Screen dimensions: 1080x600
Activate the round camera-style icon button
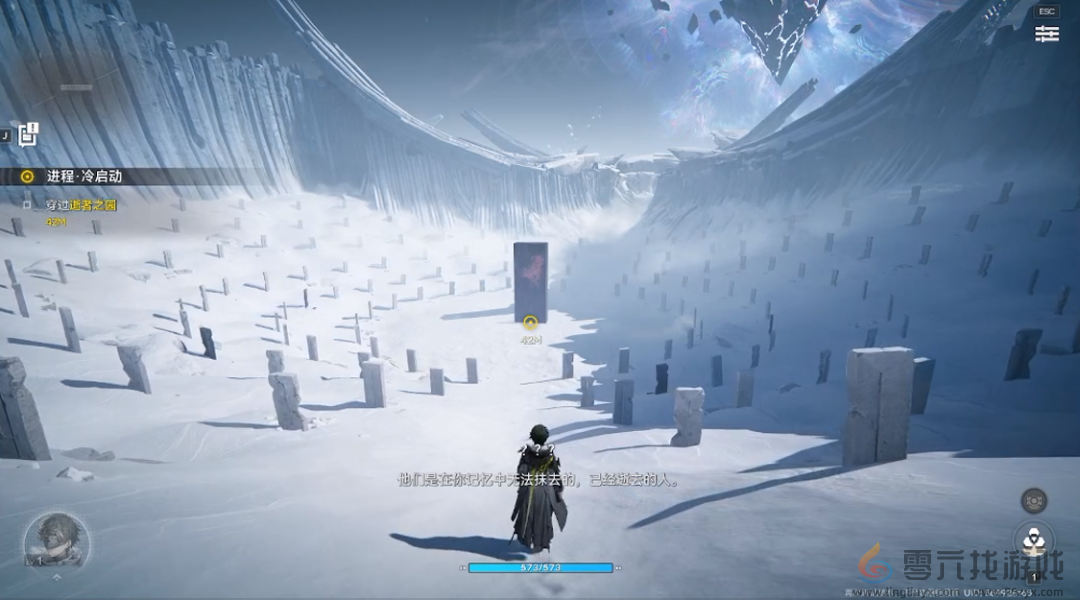(x=1033, y=500)
